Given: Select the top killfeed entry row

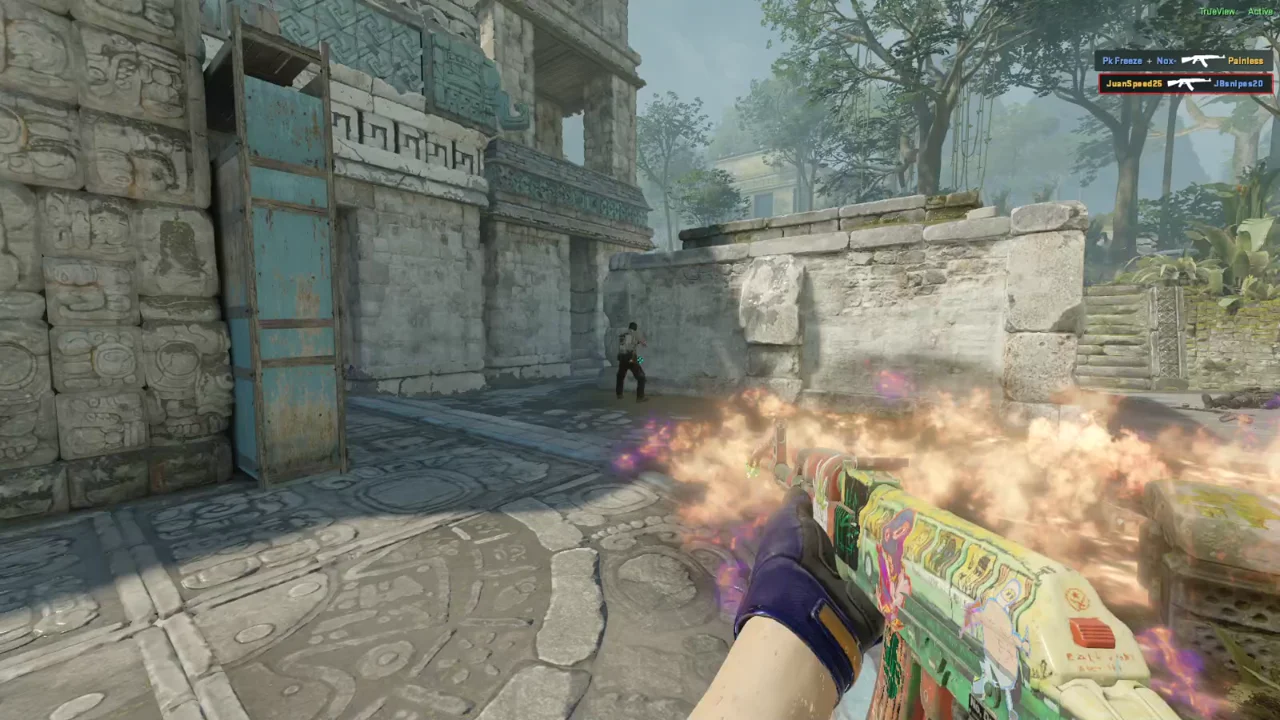Looking at the screenshot, I should tap(1185, 60).
